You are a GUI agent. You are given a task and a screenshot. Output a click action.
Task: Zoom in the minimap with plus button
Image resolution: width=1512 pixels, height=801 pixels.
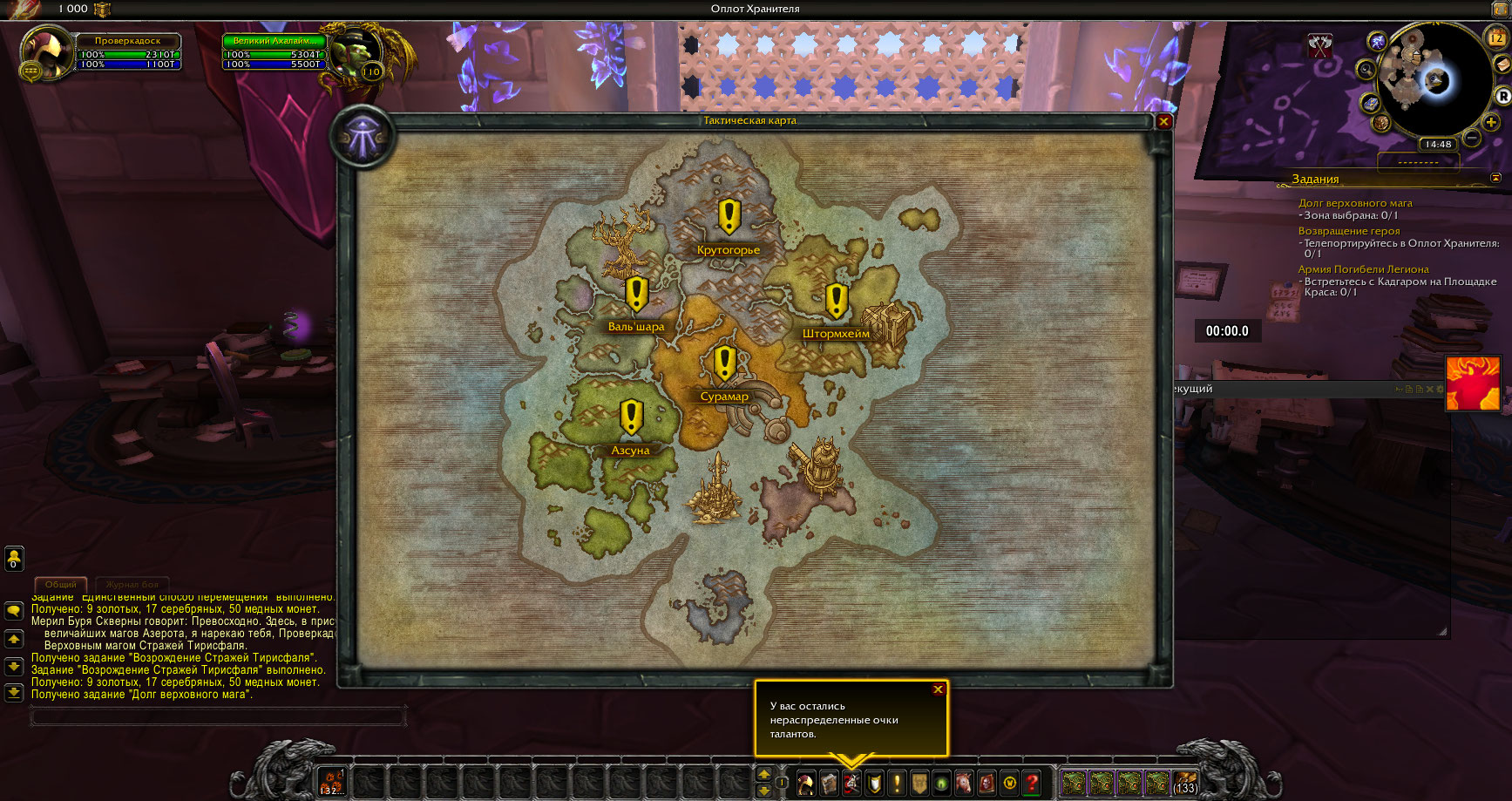(x=1491, y=123)
